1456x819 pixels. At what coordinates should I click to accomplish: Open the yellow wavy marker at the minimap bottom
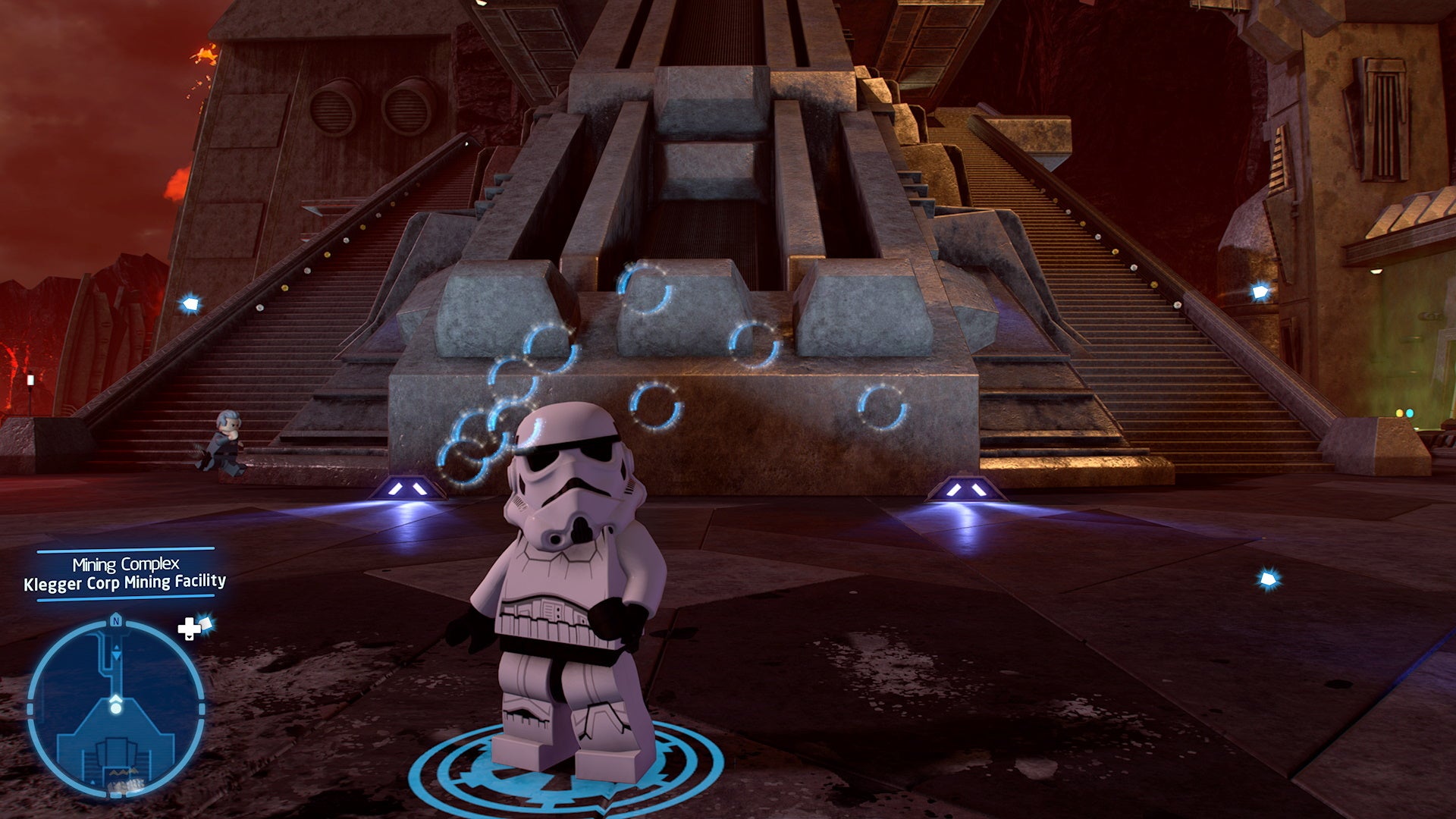124,772
